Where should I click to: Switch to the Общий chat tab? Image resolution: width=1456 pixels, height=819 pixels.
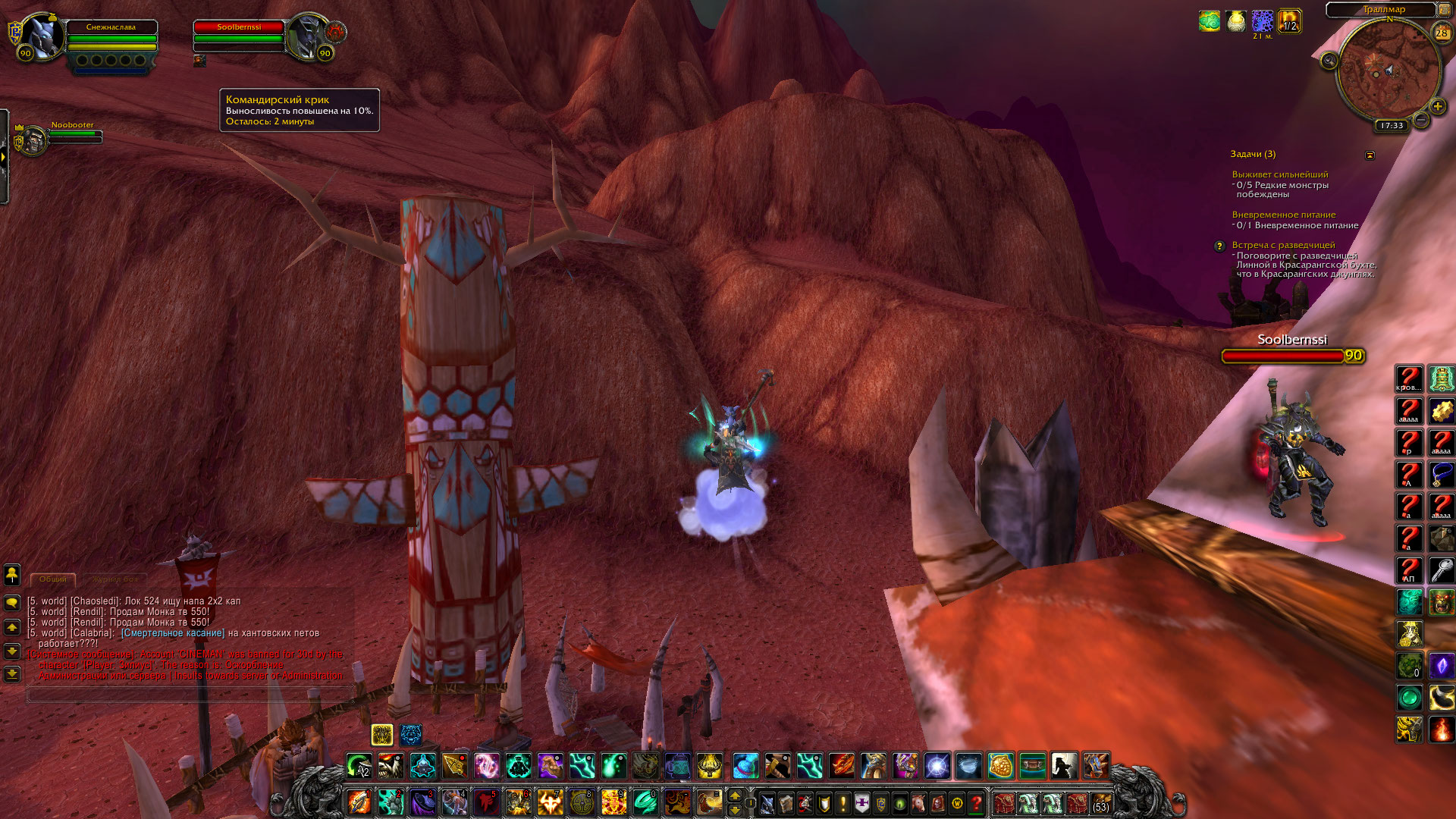tap(53, 579)
